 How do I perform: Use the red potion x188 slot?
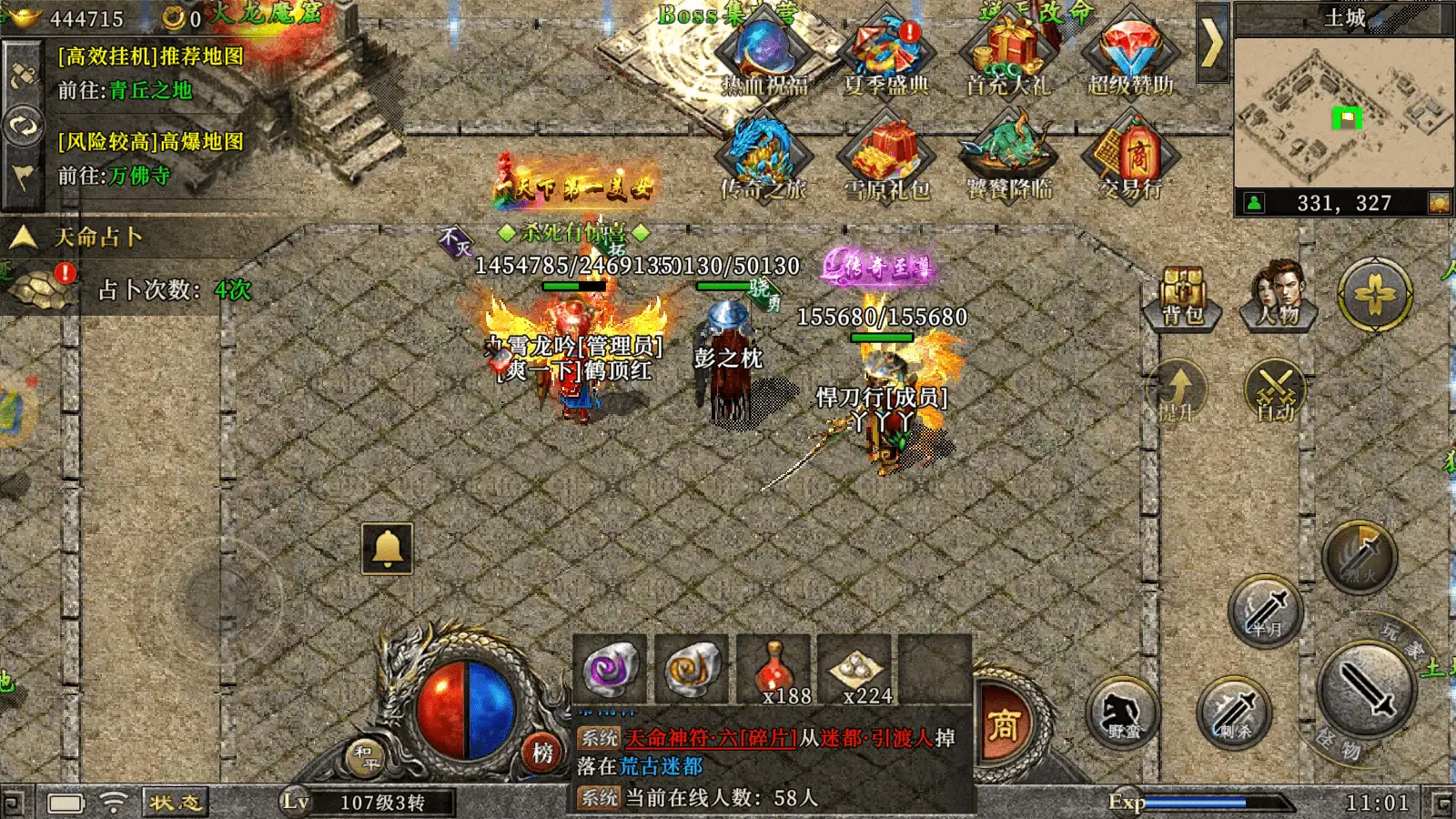(x=773, y=672)
